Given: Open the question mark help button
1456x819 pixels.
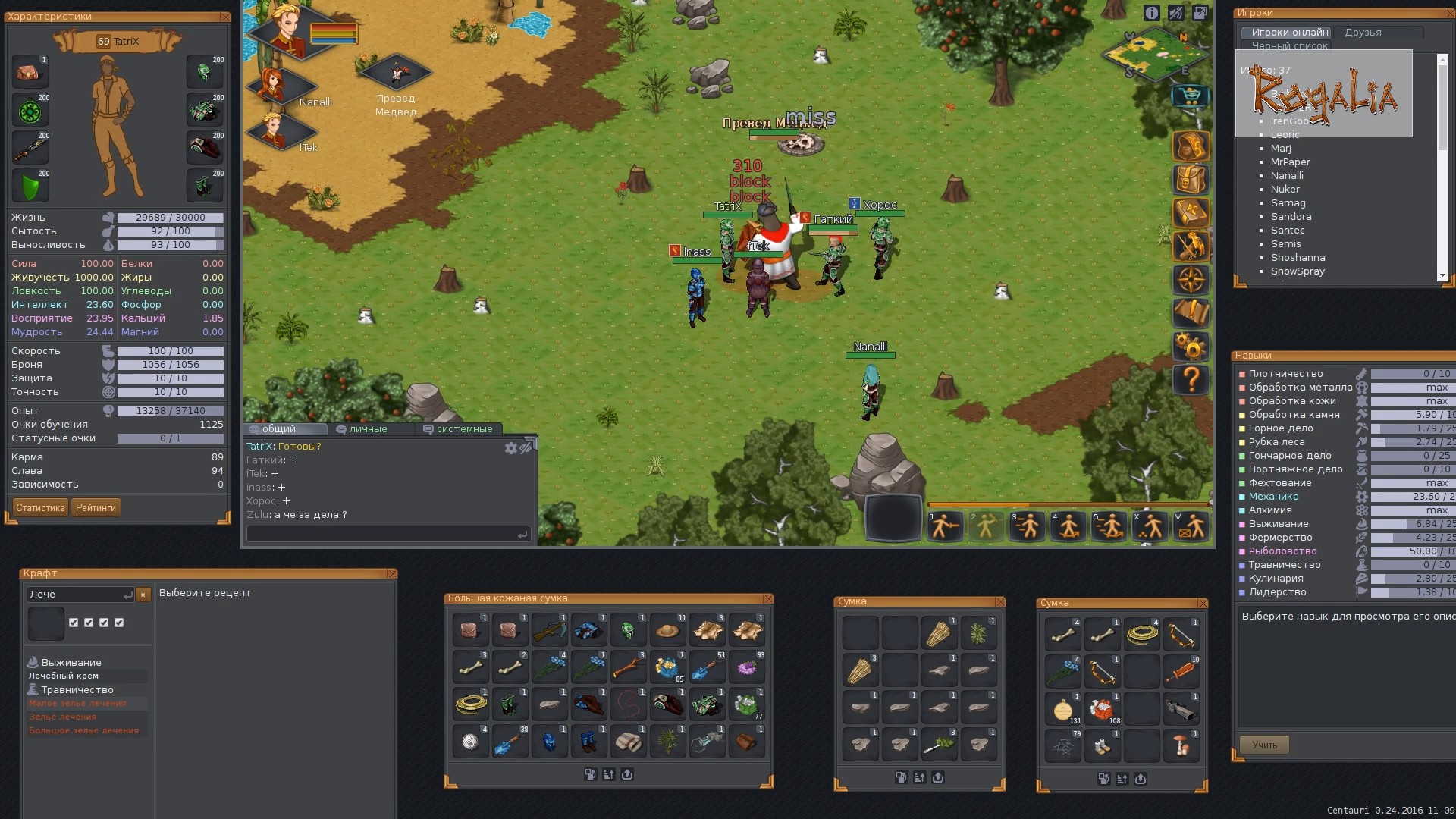Looking at the screenshot, I should tap(1191, 378).
